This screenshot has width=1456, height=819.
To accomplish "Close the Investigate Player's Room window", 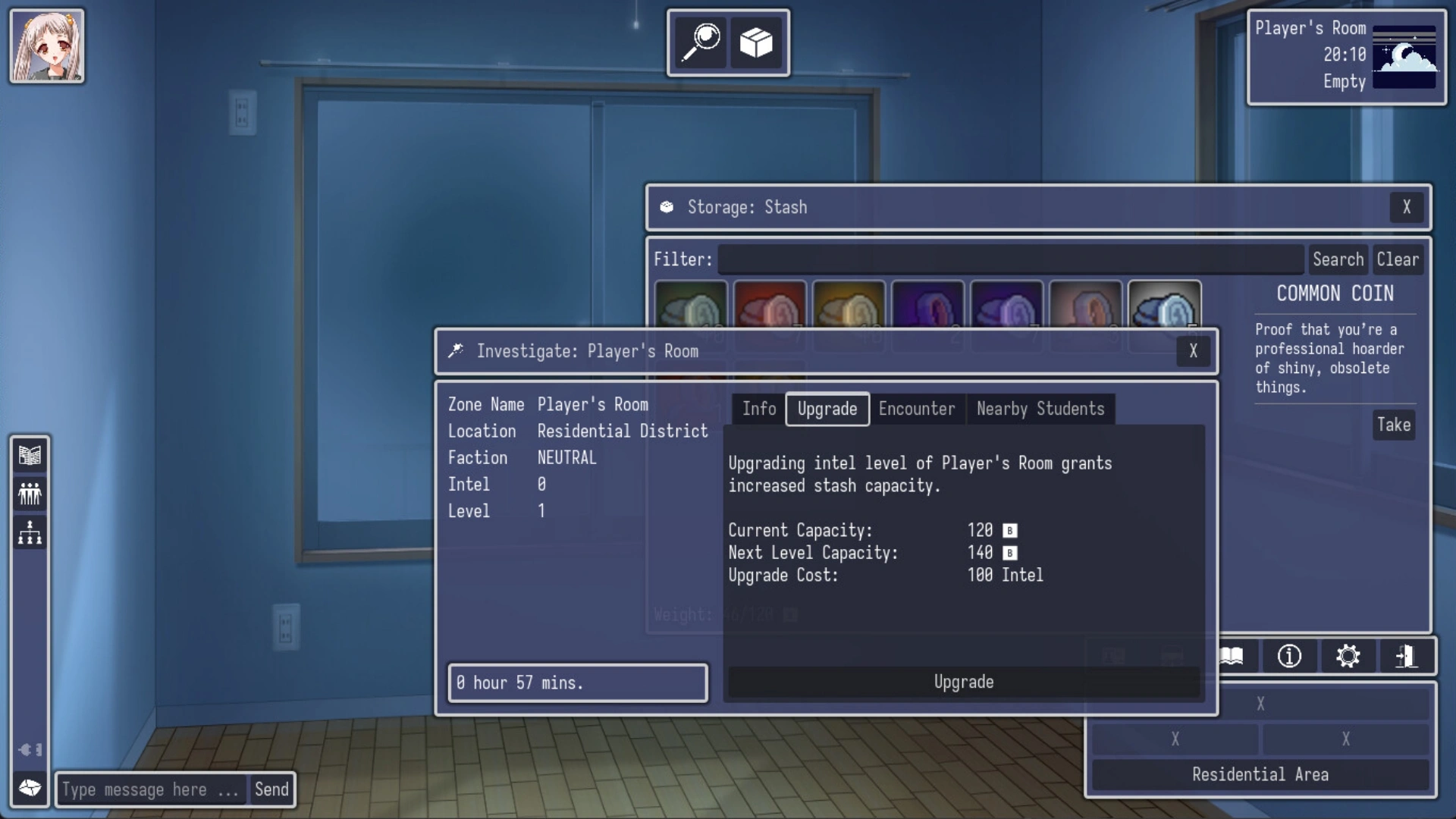I will tap(1193, 351).
